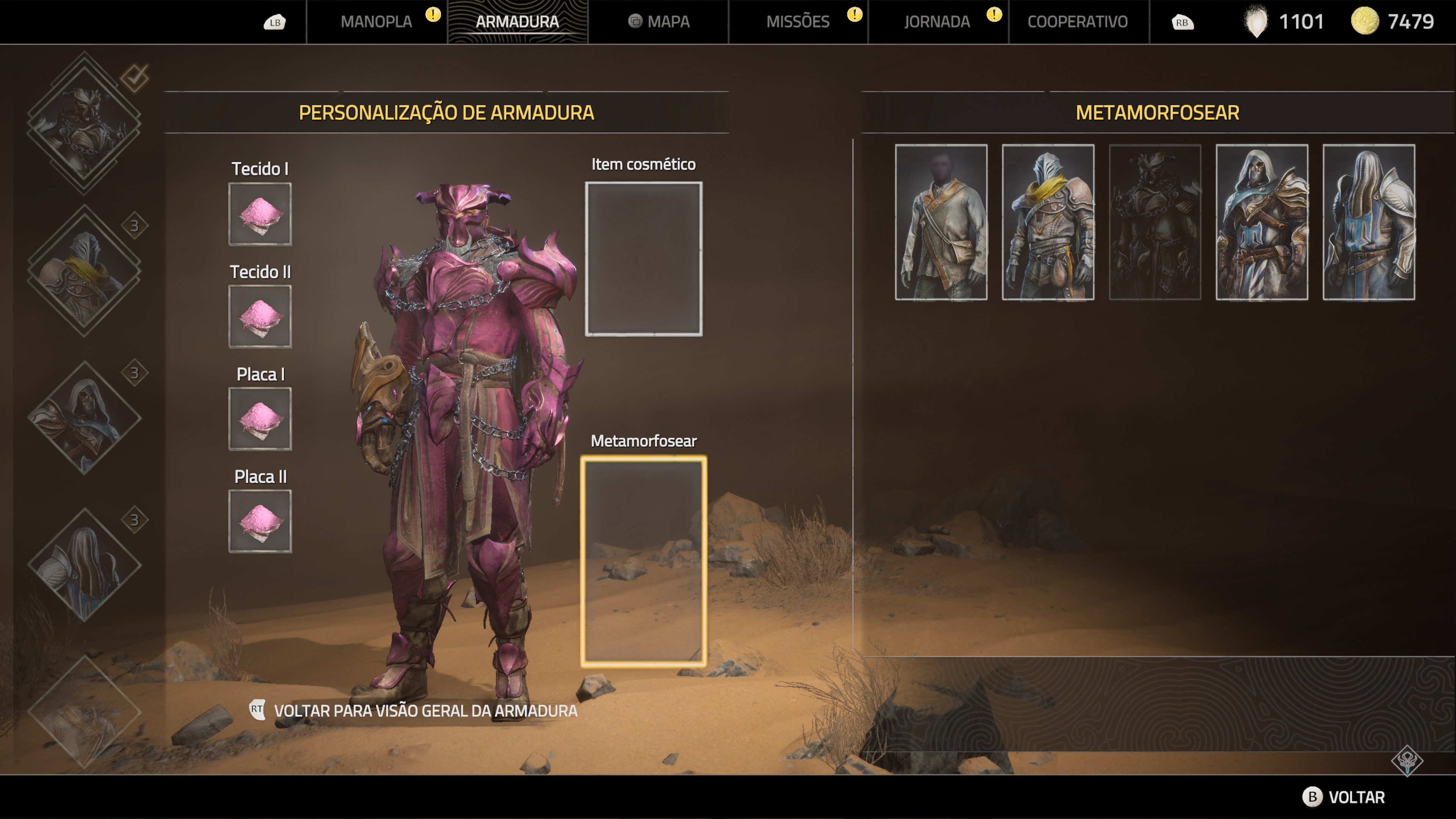The image size is (1456, 819).
Task: Go to the Missões tab
Action: [x=797, y=22]
